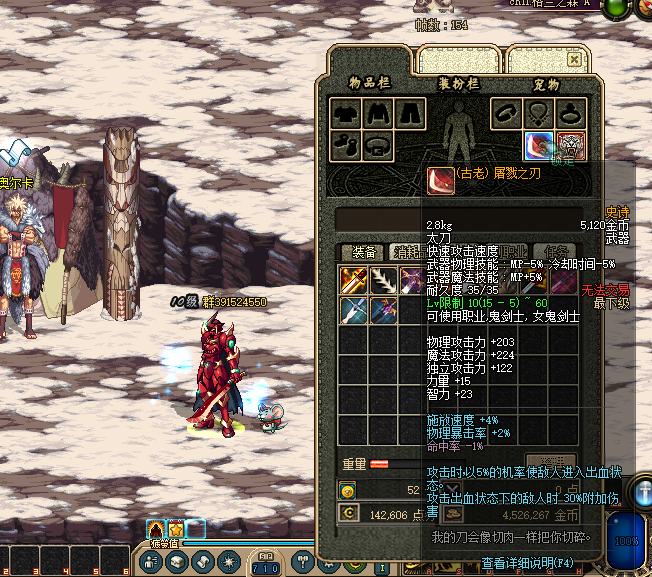This screenshot has width=652, height=577.
Task: Click the necklace equipment slot
Action: [539, 113]
